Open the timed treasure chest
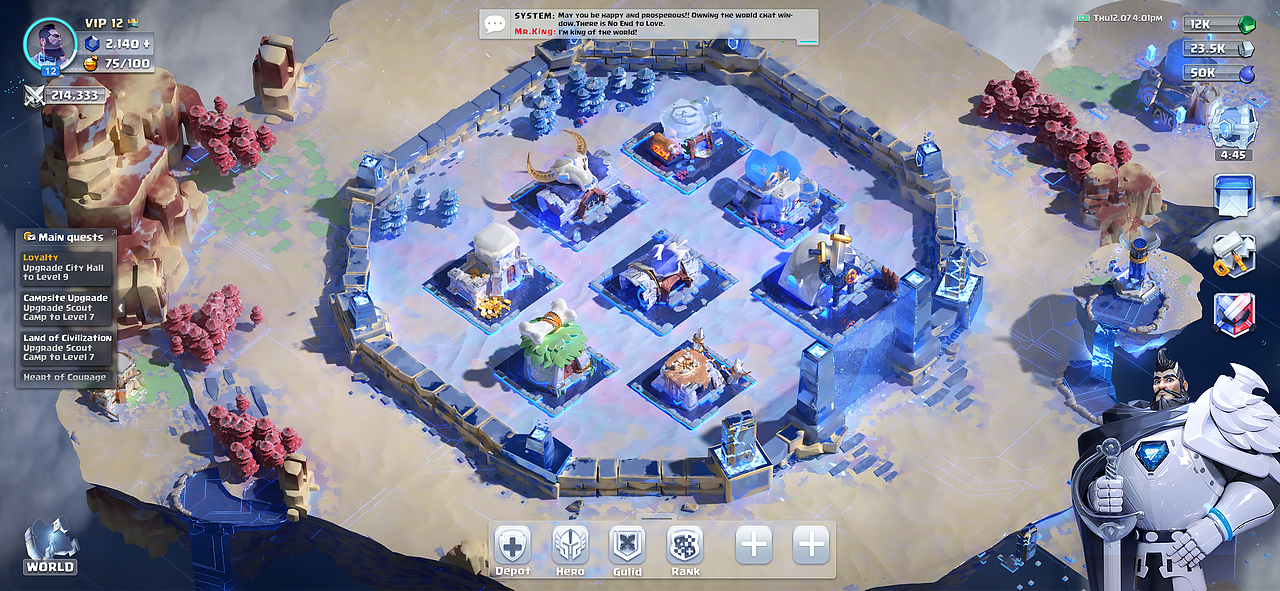 tap(1232, 129)
